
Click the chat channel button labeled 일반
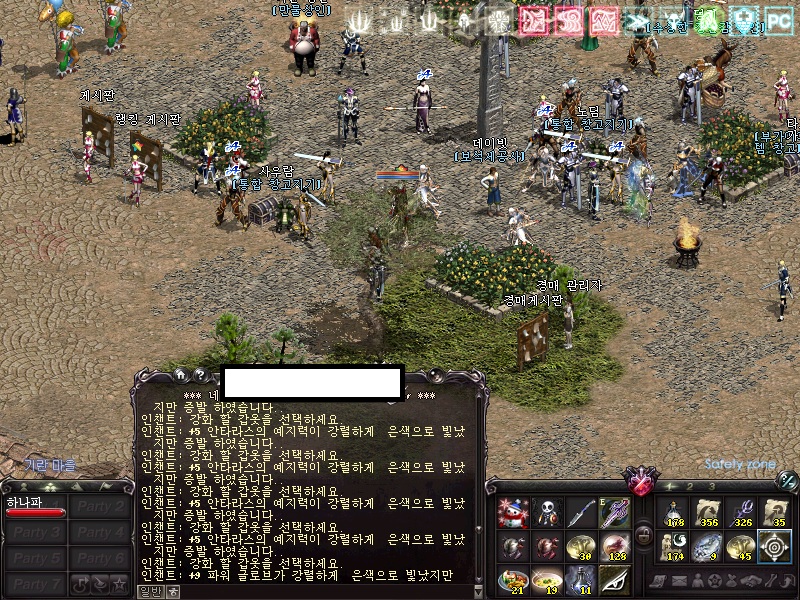[x=150, y=591]
